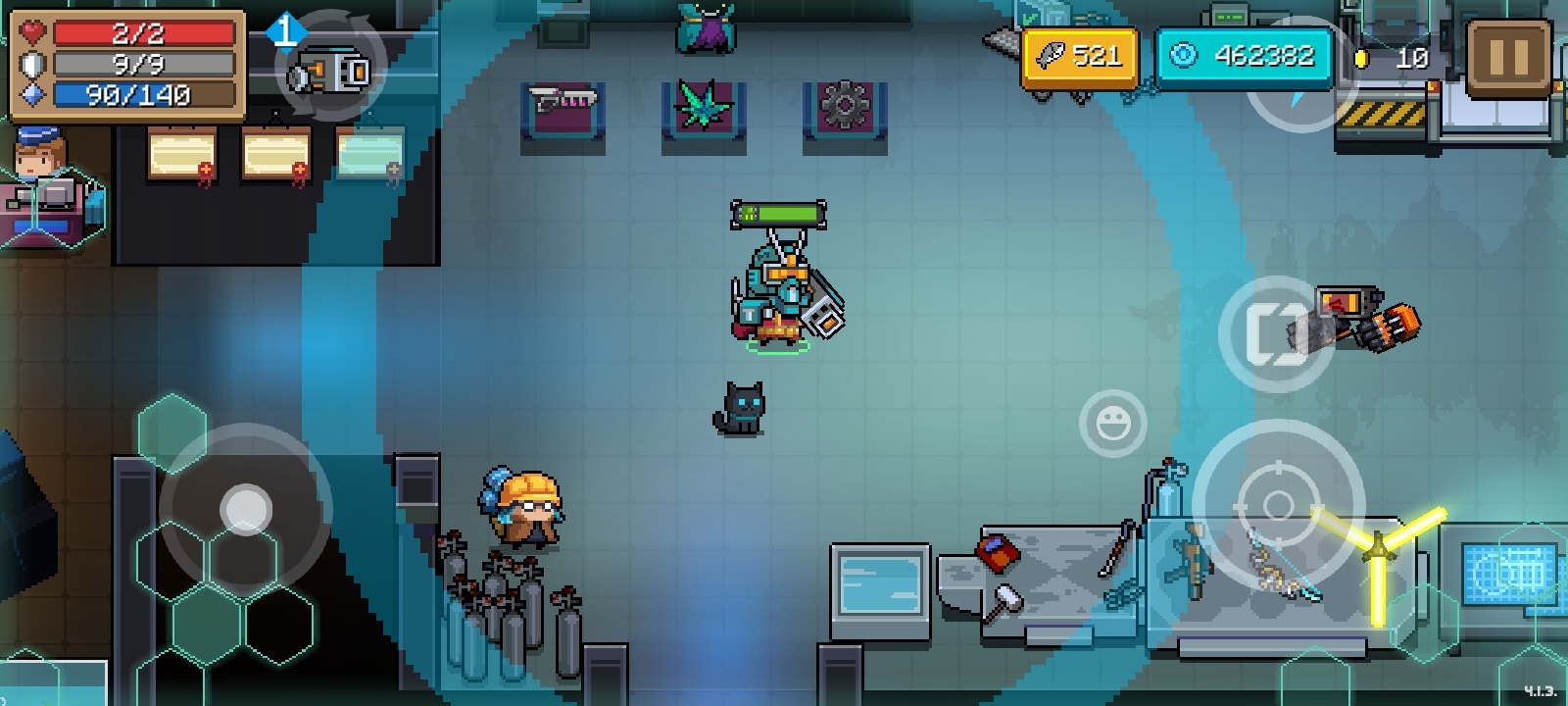Pause the game with the pause button
This screenshot has width=1568, height=706.
pos(1508,58)
